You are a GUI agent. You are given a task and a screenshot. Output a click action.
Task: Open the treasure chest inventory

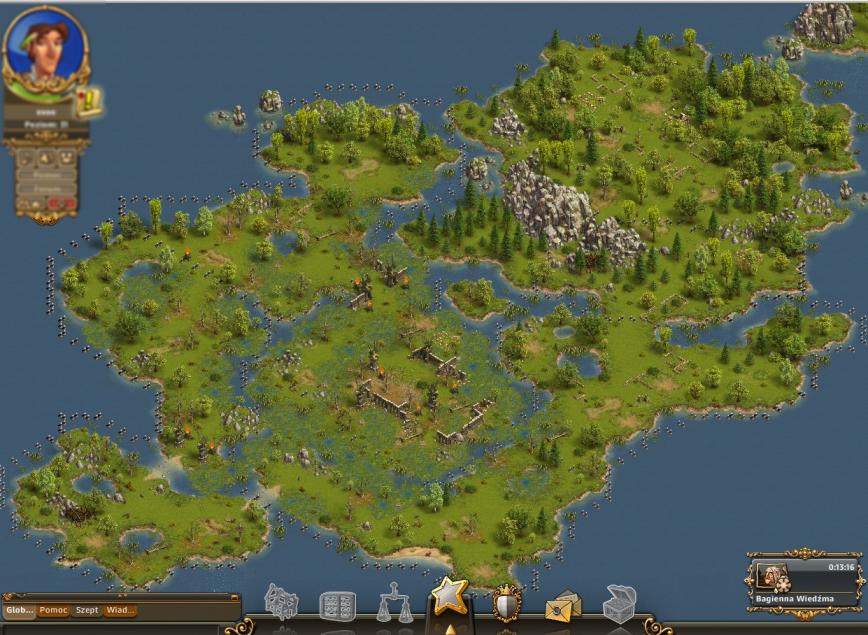[x=619, y=604]
